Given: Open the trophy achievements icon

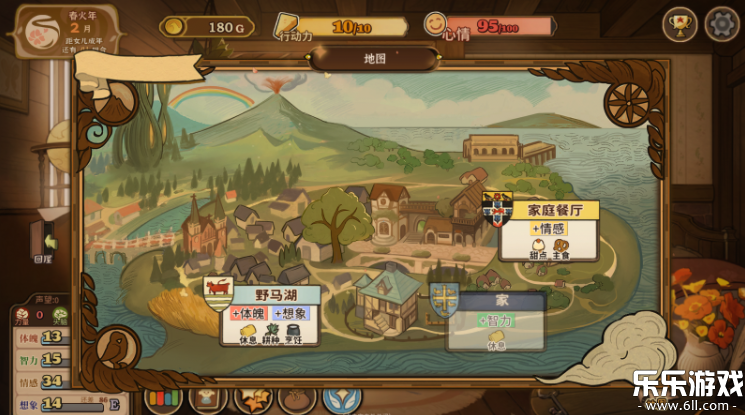Looking at the screenshot, I should [x=681, y=23].
